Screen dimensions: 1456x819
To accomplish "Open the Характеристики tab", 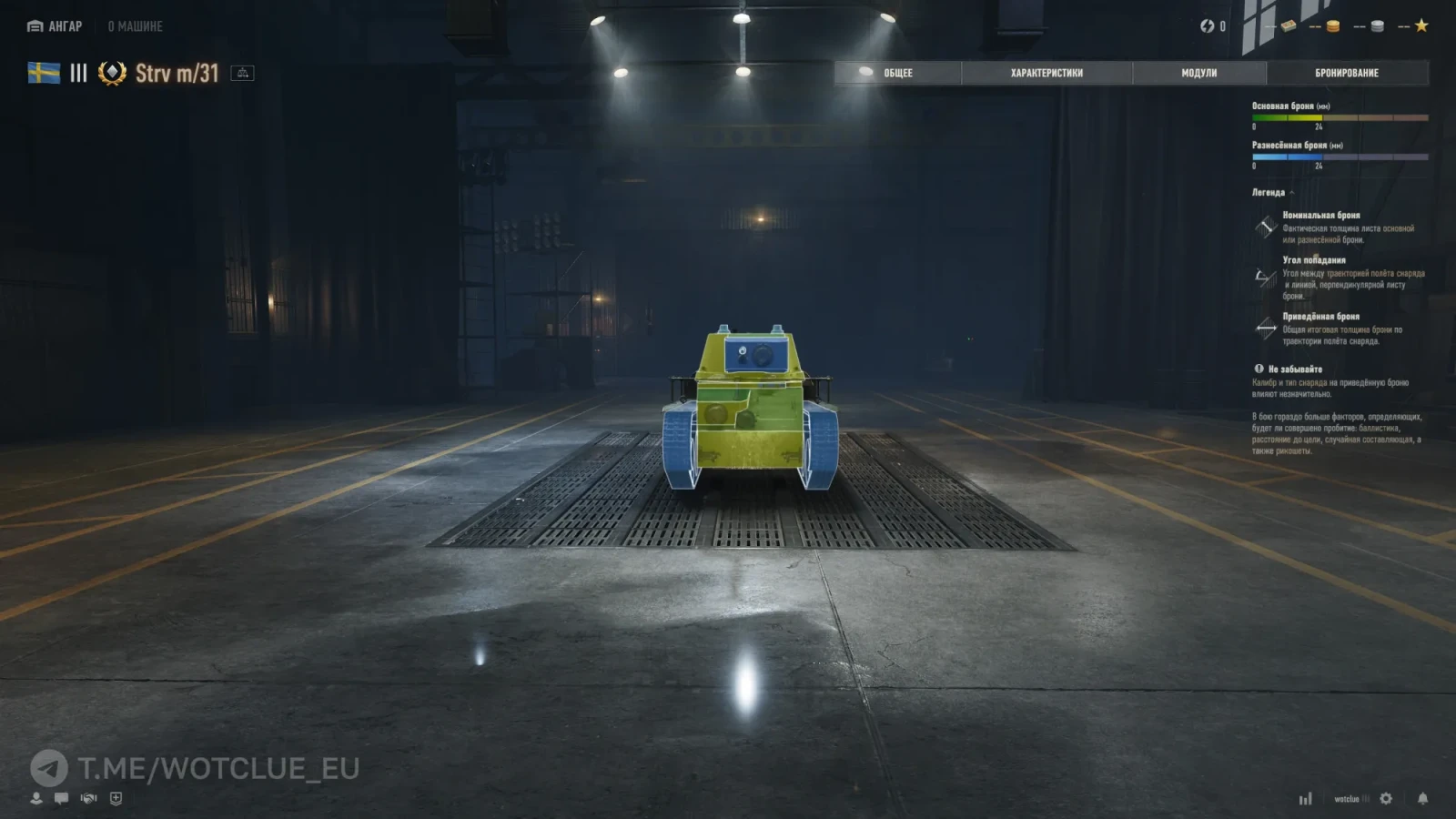I will [1046, 73].
